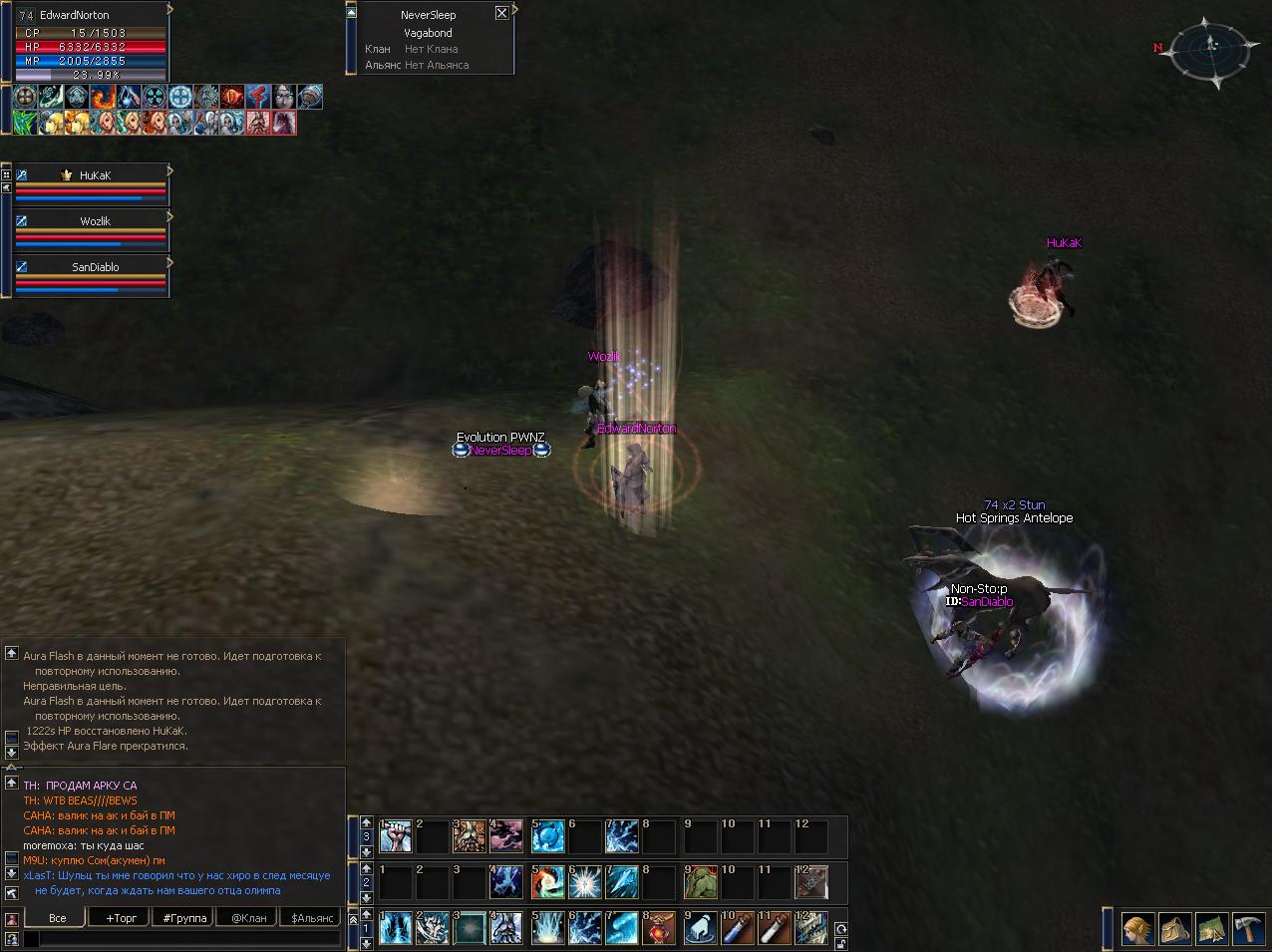1272x952 pixels.
Task: Open the inventory bag icon
Action: point(1175,929)
